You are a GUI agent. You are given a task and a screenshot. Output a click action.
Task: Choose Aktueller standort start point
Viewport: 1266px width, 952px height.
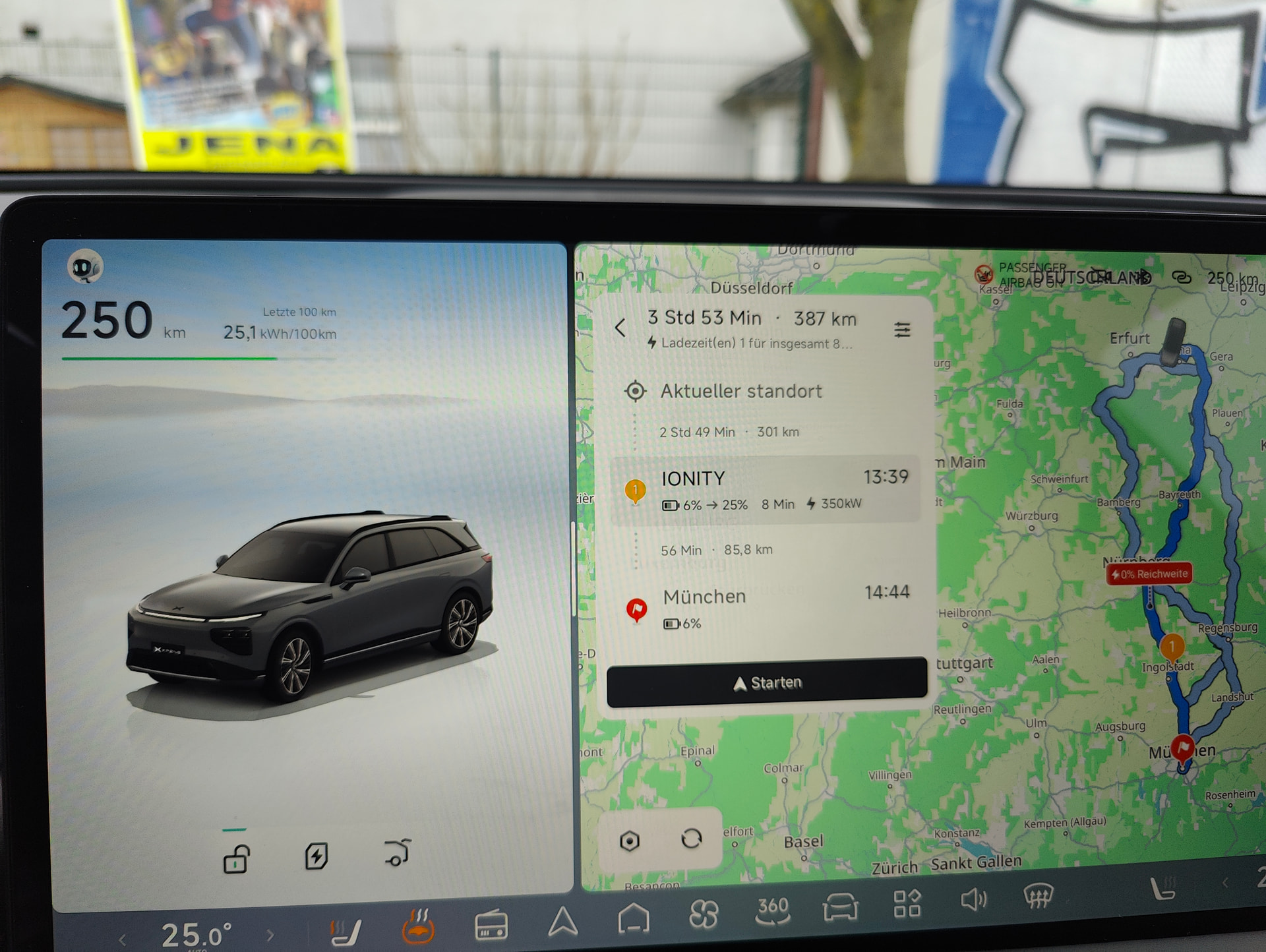(x=741, y=392)
